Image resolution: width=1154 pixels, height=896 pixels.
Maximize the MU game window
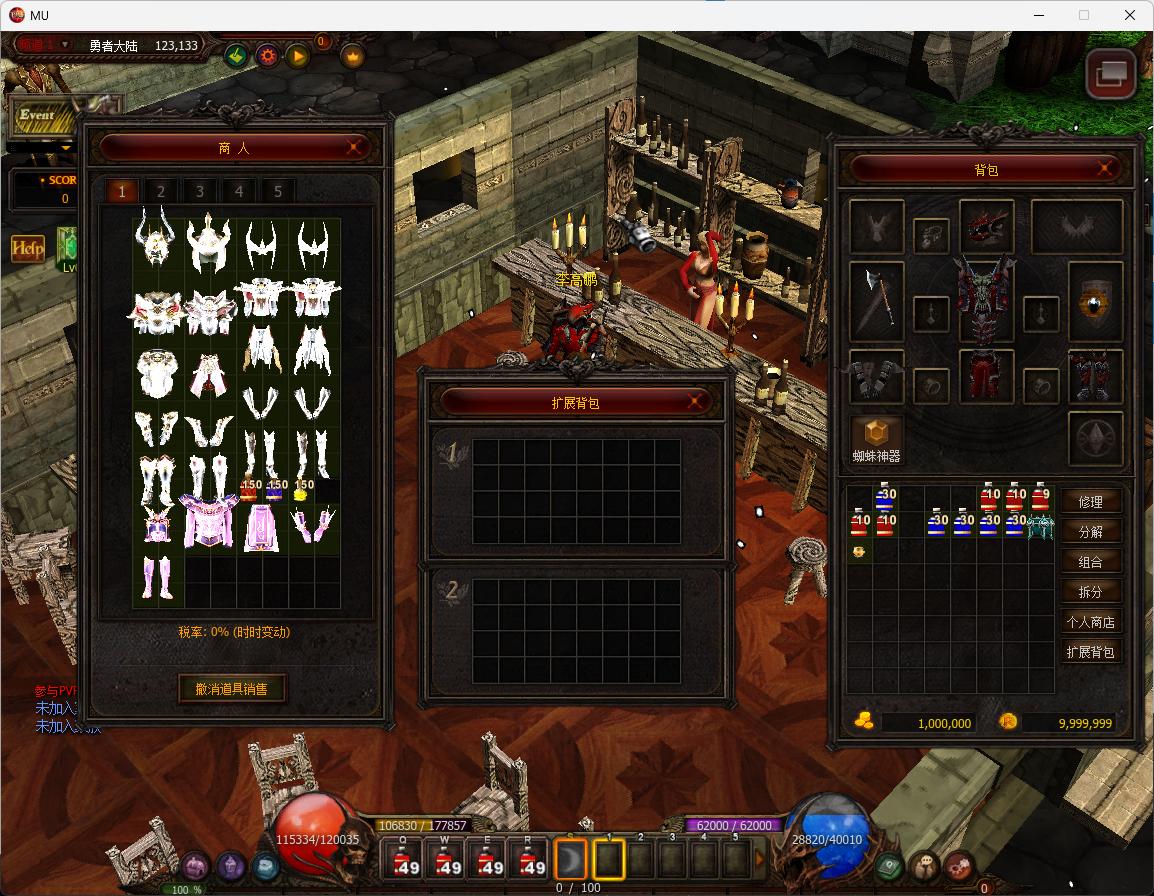[1083, 15]
